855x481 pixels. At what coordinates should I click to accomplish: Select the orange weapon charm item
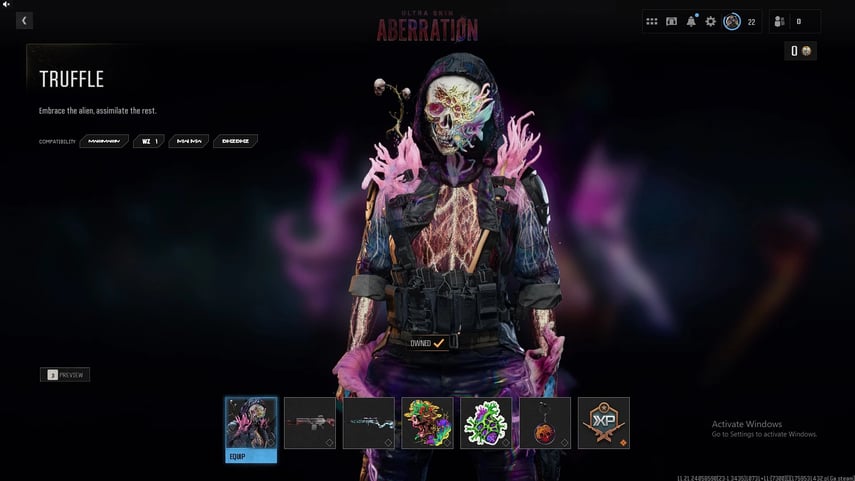tap(545, 423)
